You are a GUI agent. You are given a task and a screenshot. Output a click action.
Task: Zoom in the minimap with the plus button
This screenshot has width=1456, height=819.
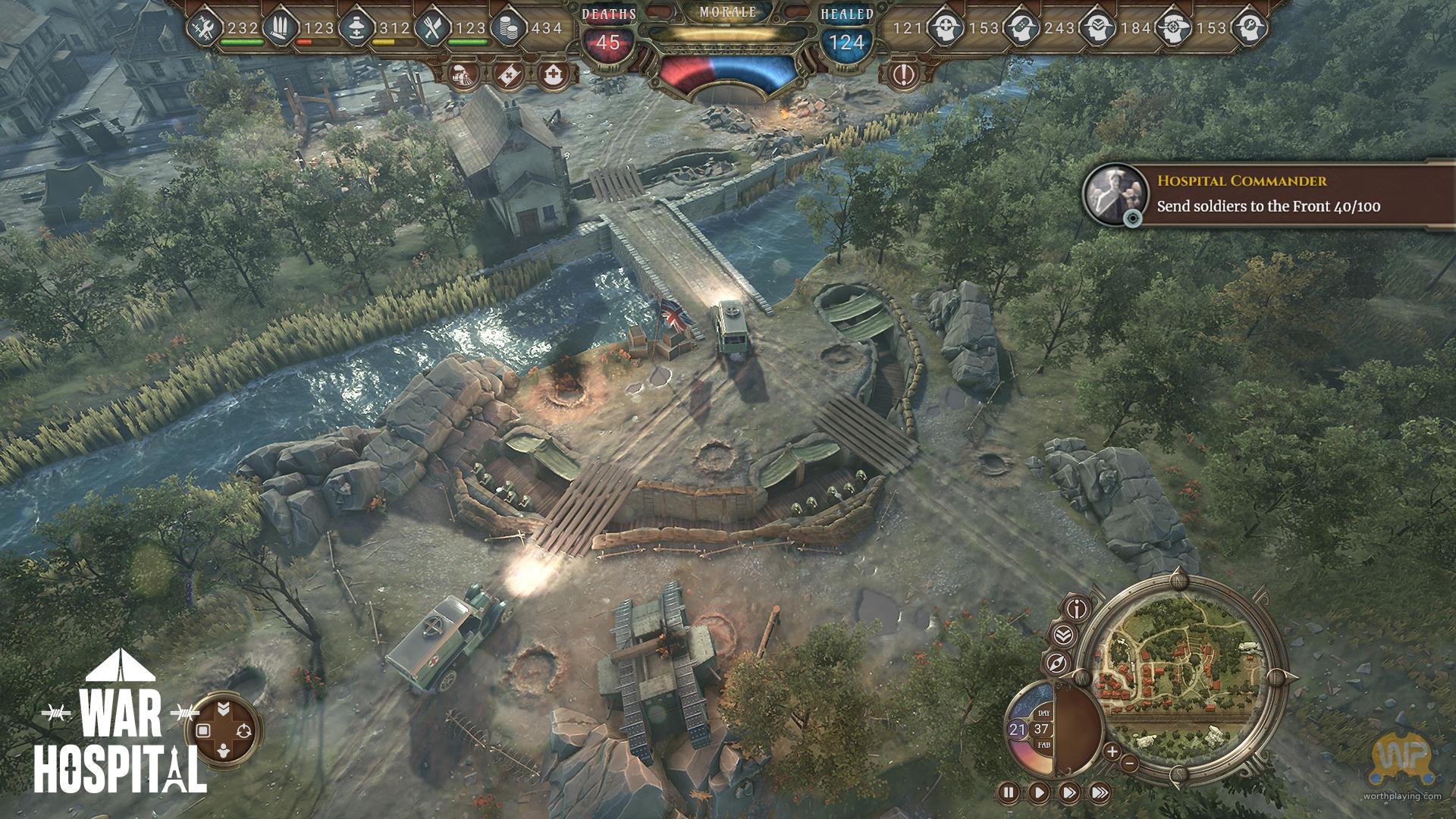(x=1112, y=752)
